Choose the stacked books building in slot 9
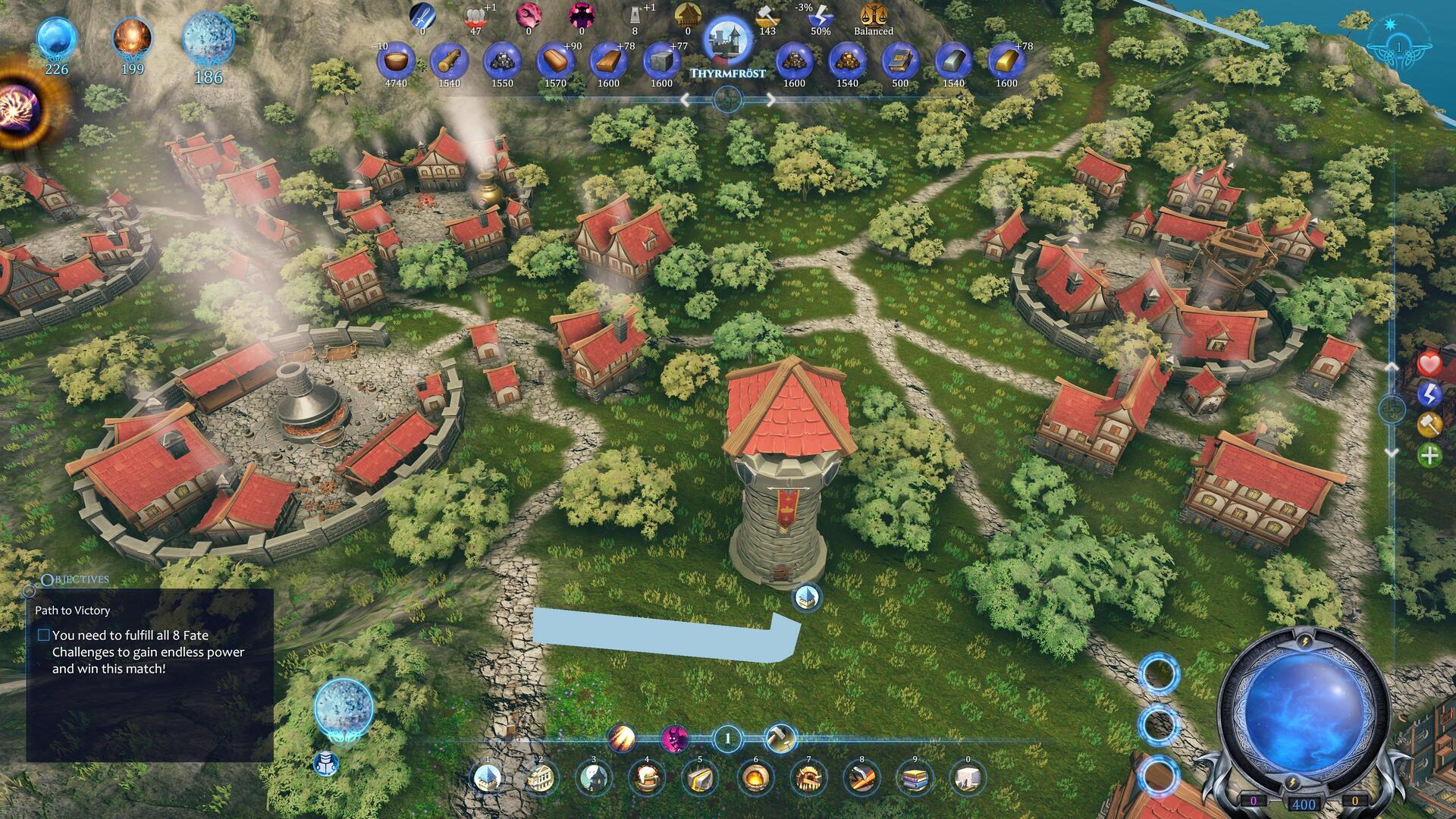This screenshot has height=819, width=1456. coord(915,777)
